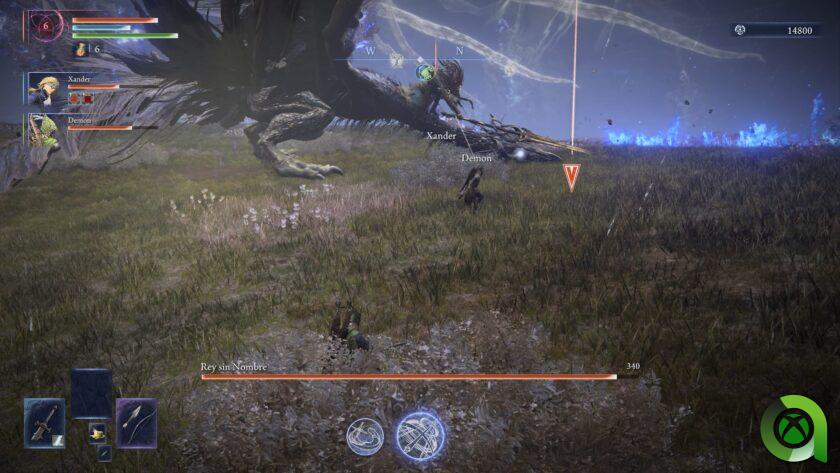Click the compass bar's N heading

[x=460, y=50]
